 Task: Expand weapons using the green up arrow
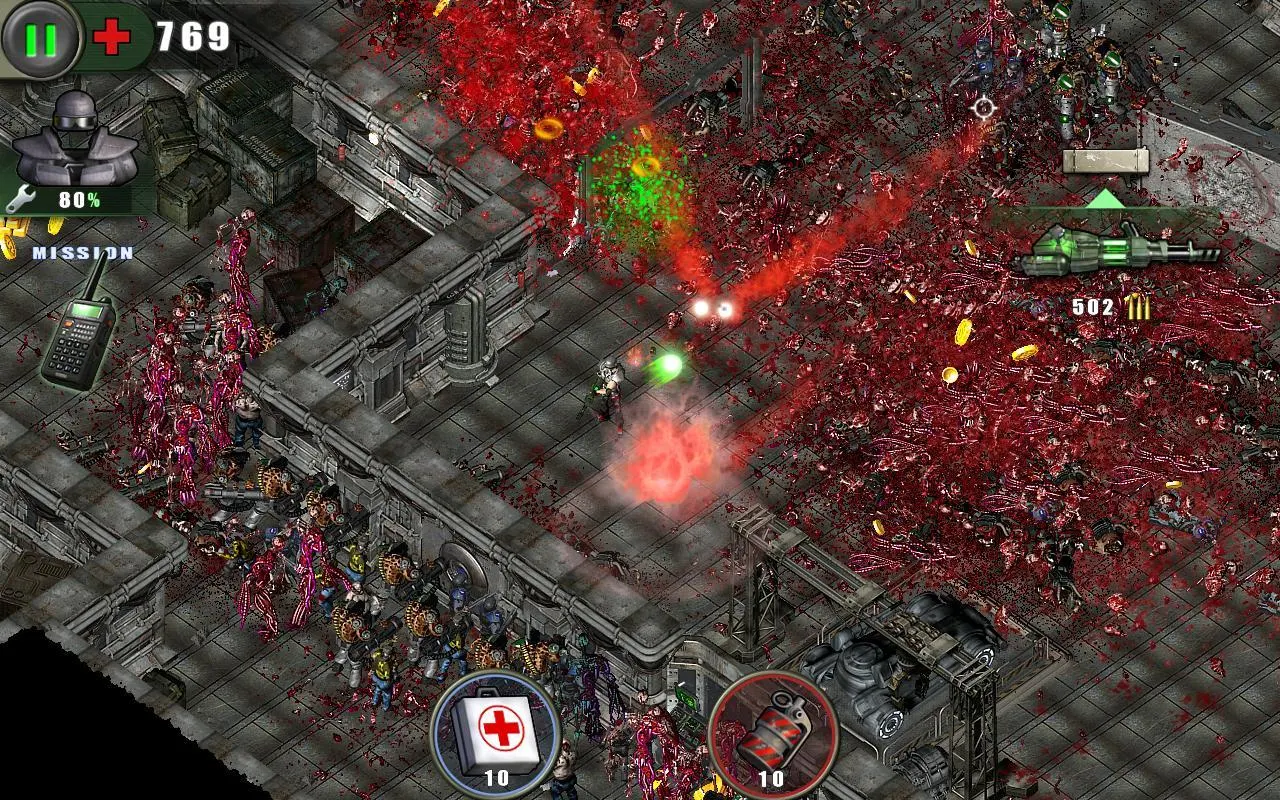1105,200
